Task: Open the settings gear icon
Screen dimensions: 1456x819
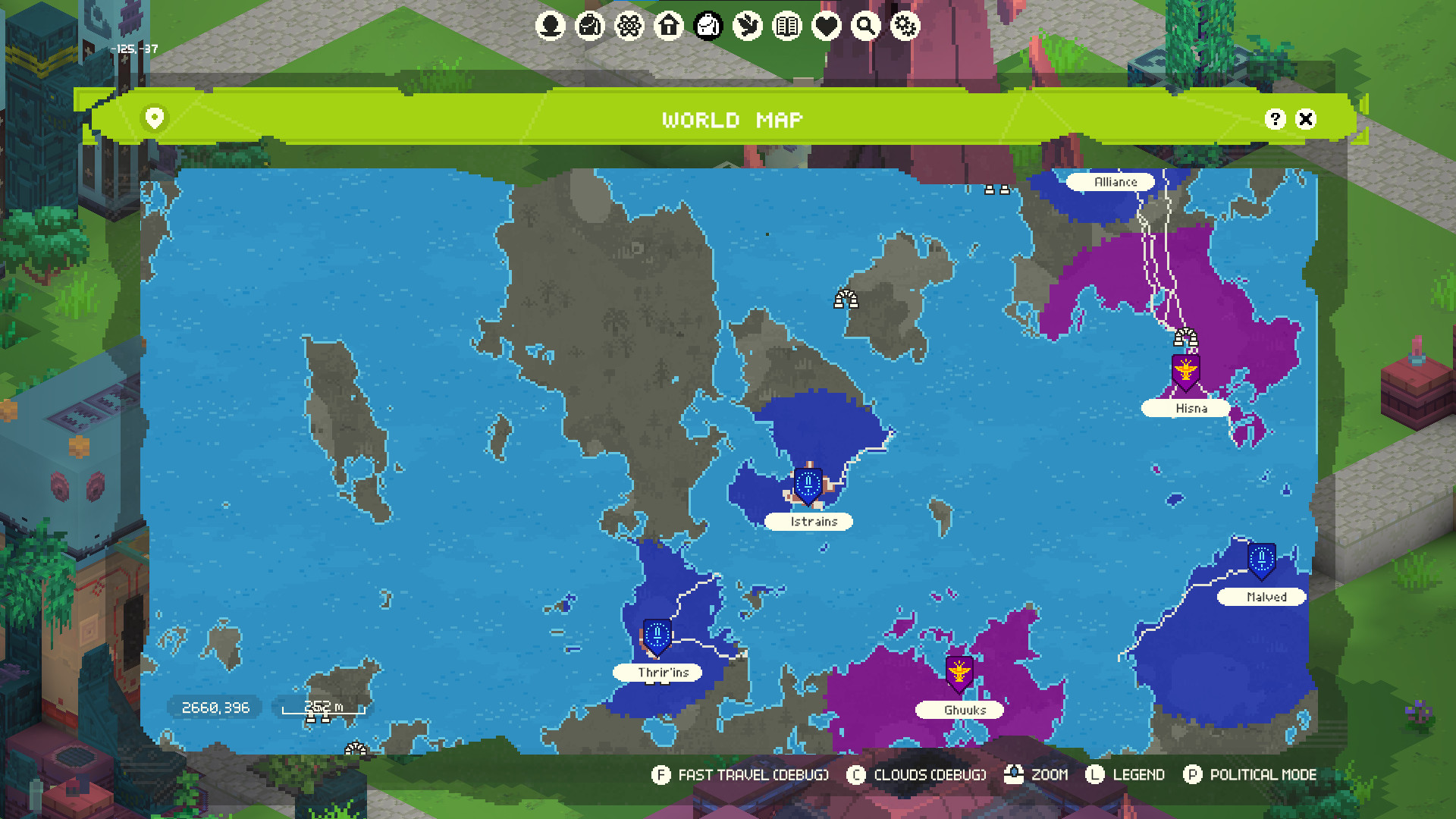Action: pyautogui.click(x=905, y=27)
